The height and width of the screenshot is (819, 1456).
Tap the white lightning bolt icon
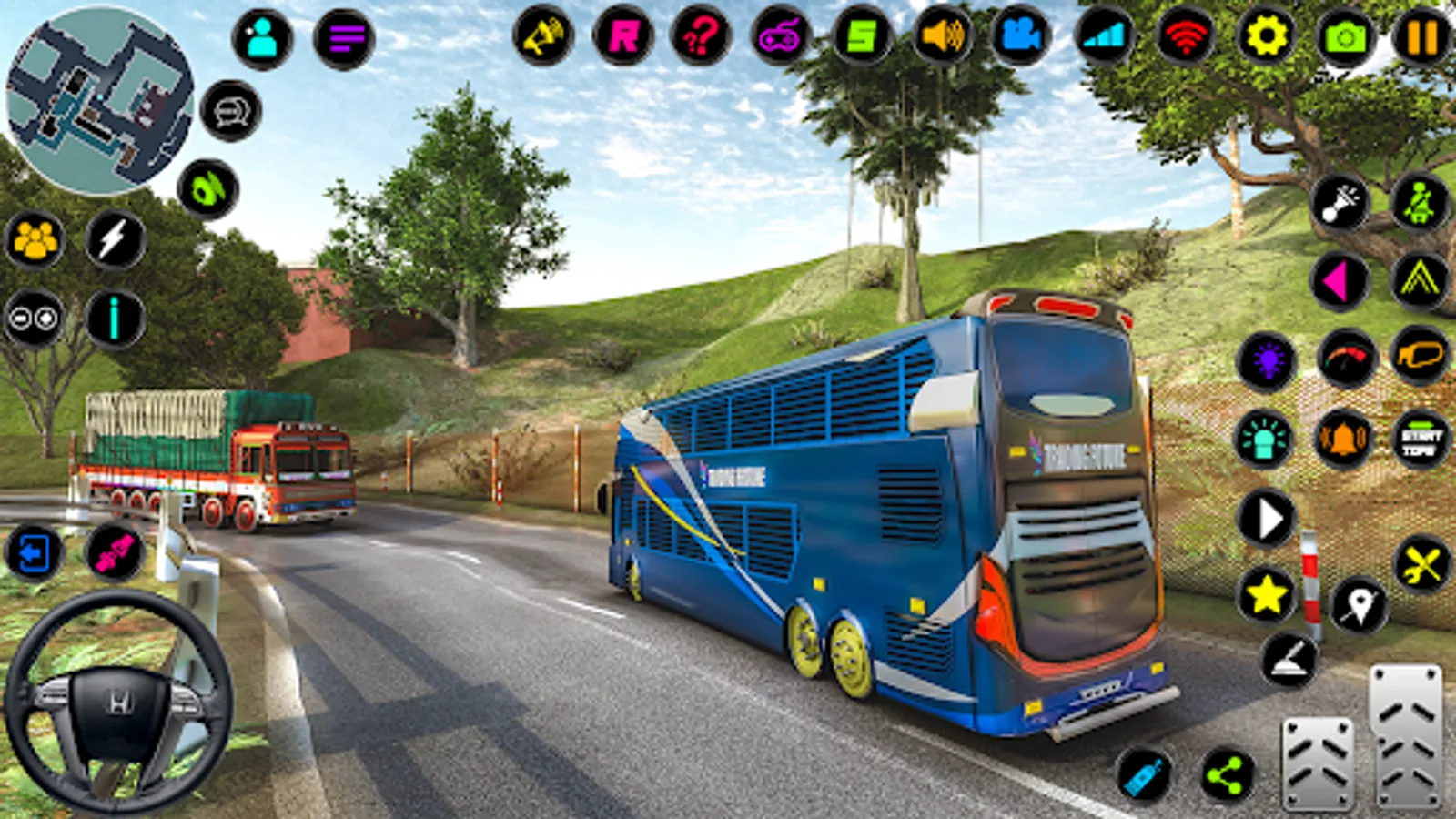[x=115, y=240]
